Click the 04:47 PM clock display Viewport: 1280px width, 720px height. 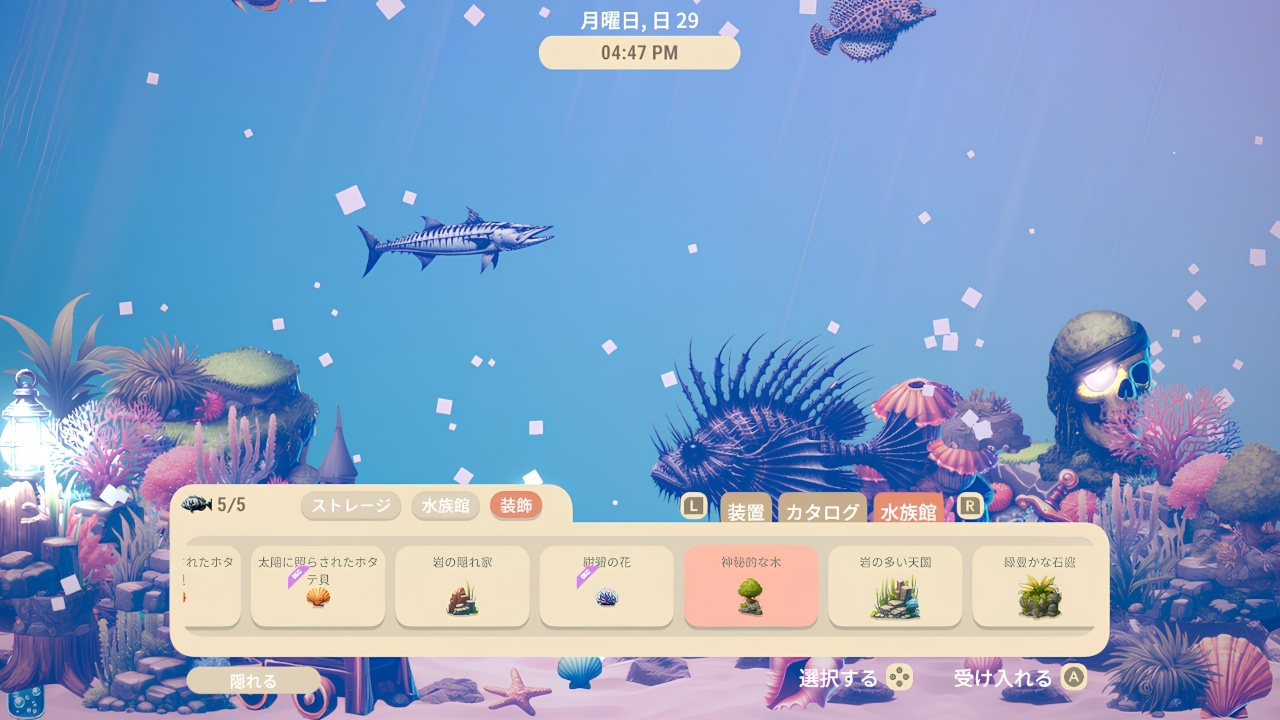coord(638,52)
